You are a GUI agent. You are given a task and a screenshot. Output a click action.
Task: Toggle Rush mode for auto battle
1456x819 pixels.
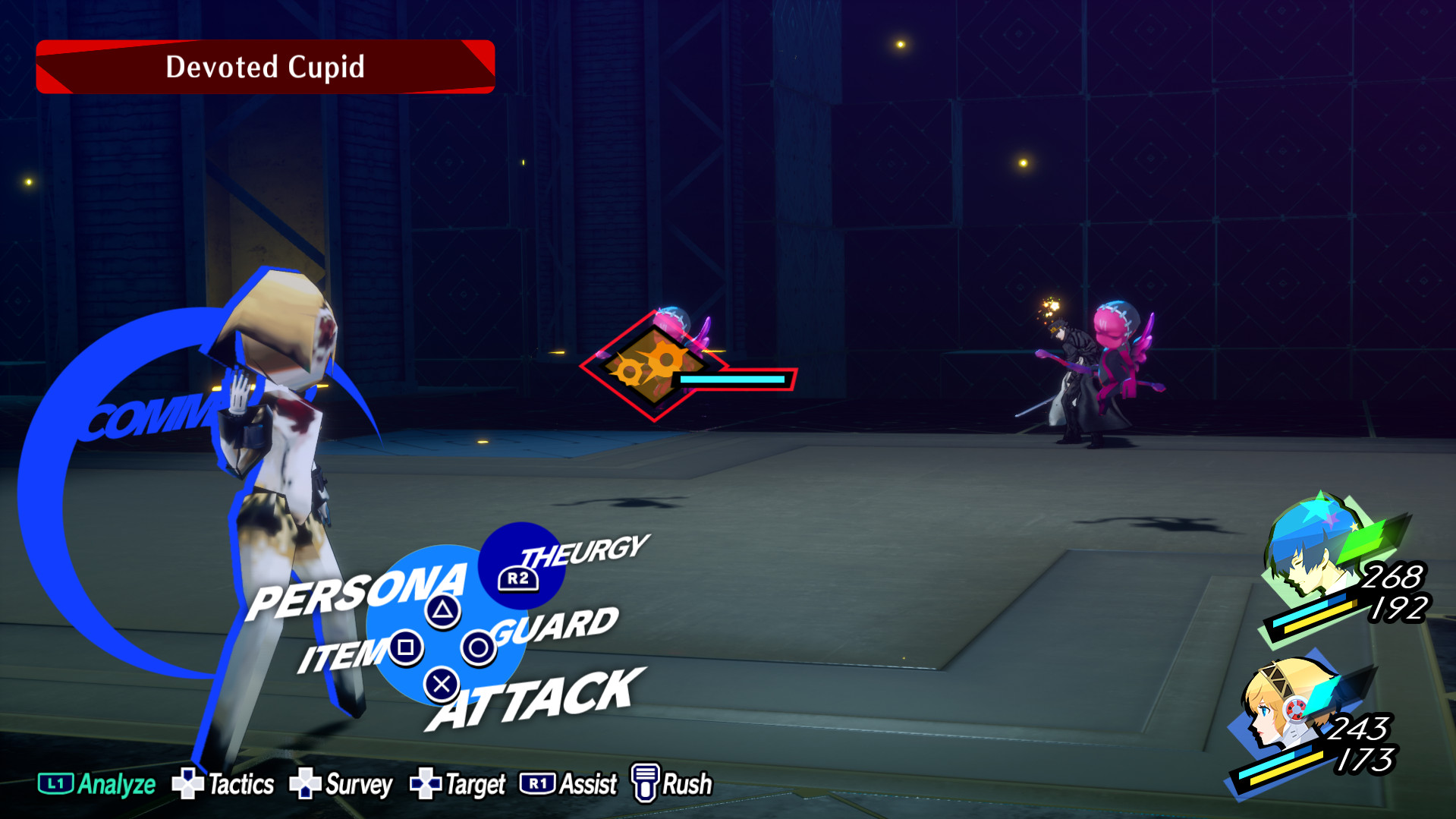pos(685,784)
